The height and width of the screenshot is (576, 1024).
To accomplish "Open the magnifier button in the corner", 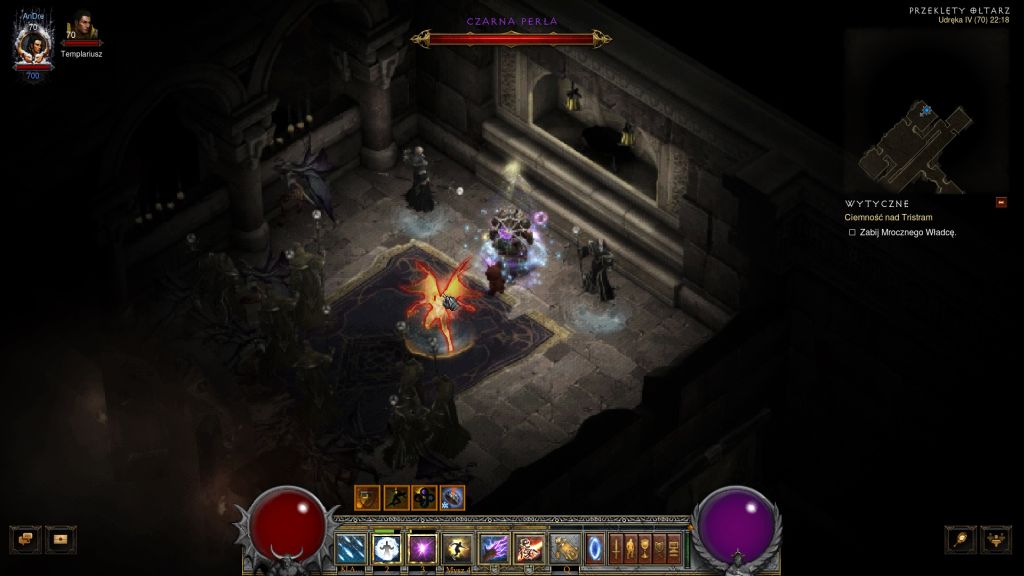I will pos(961,539).
